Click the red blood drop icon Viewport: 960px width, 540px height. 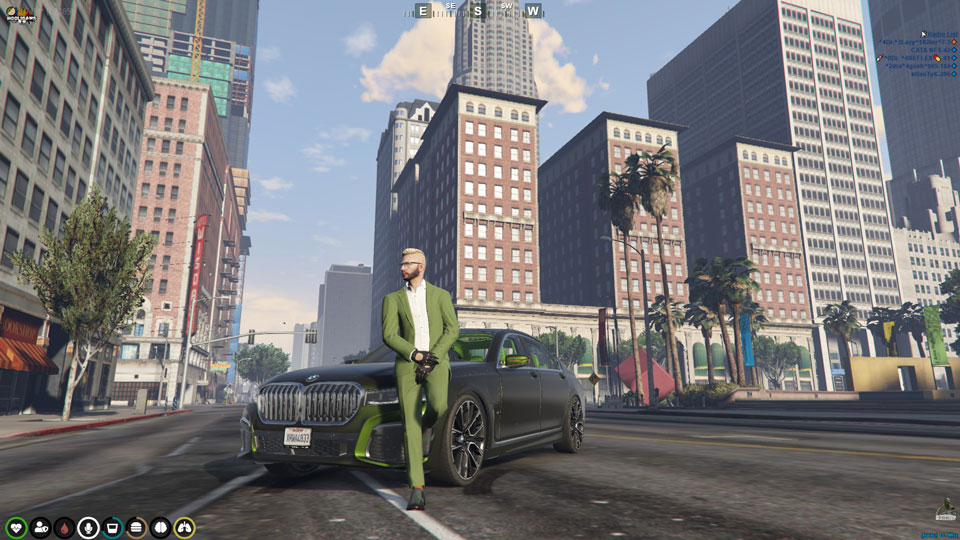click(x=64, y=527)
